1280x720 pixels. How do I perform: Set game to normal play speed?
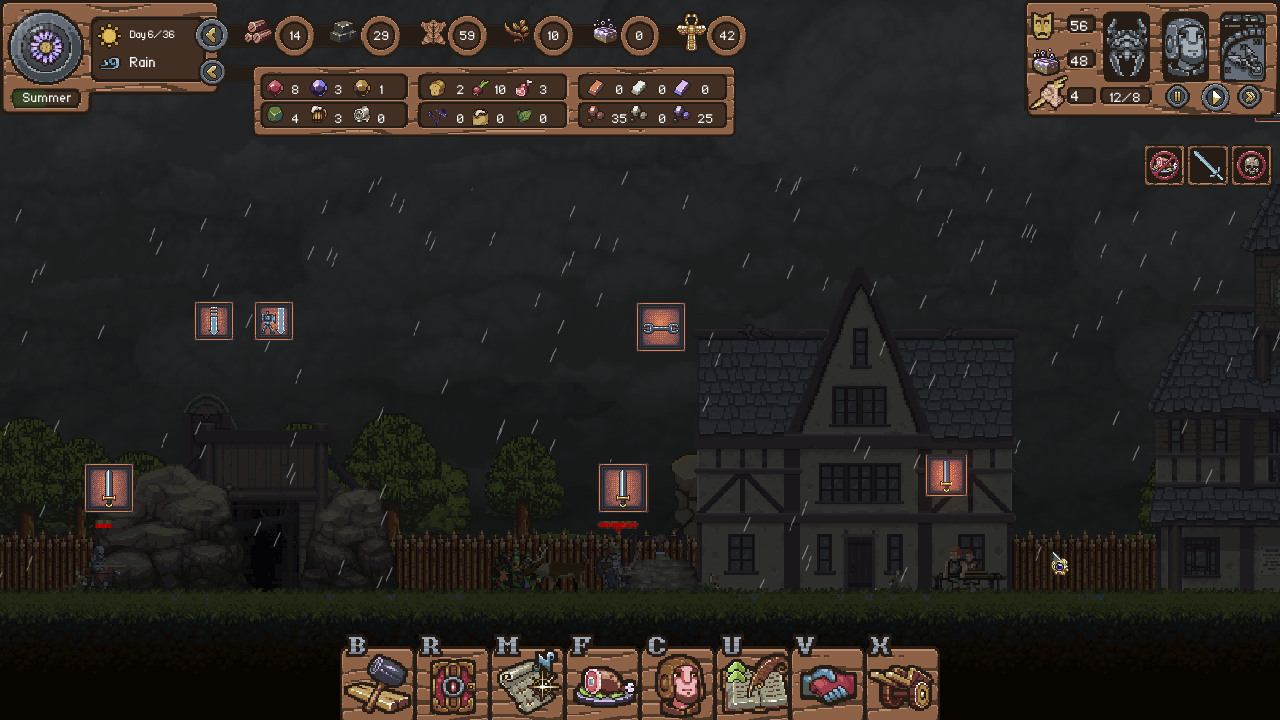(x=1214, y=97)
